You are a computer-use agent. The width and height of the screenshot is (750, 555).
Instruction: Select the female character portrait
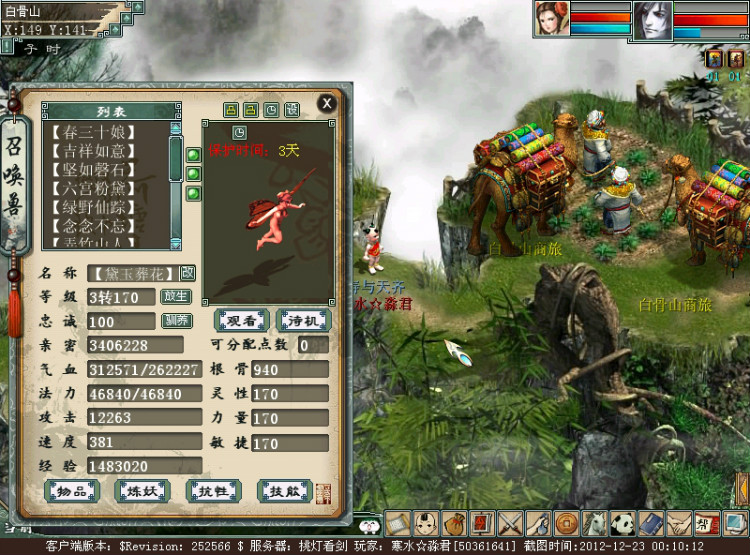(x=550, y=19)
